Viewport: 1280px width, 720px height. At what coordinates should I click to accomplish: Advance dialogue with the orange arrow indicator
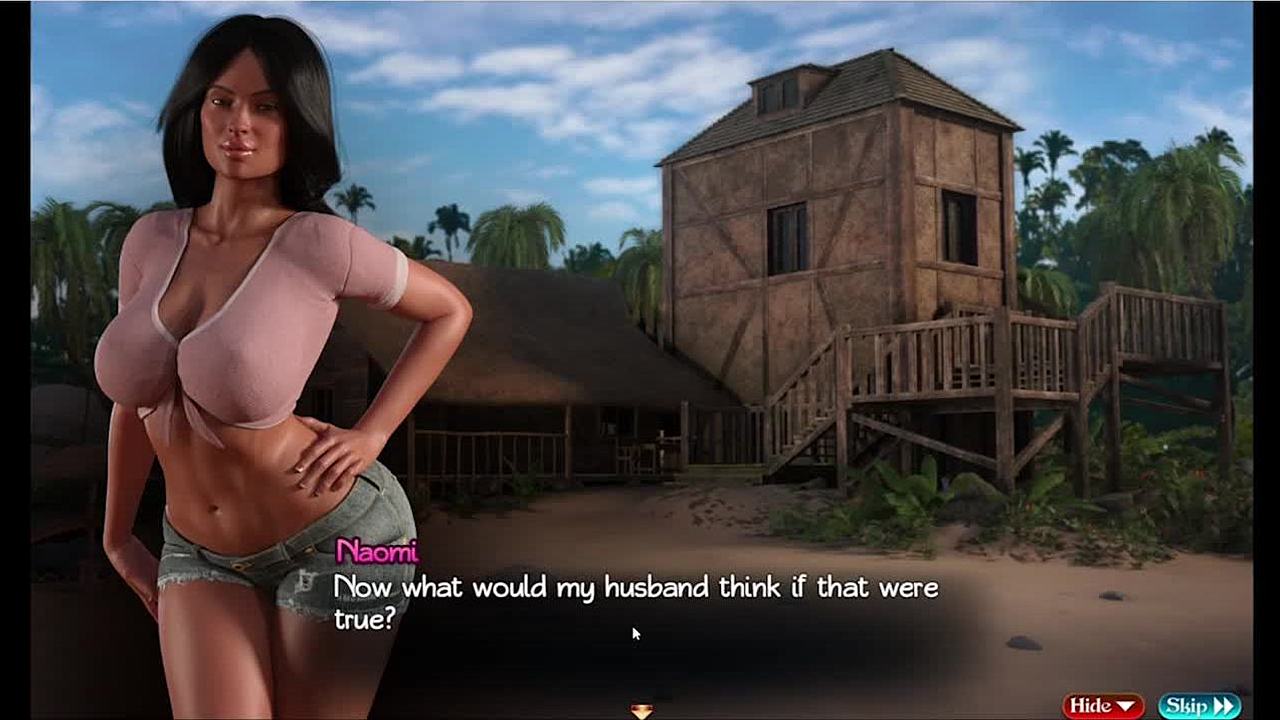pos(641,711)
